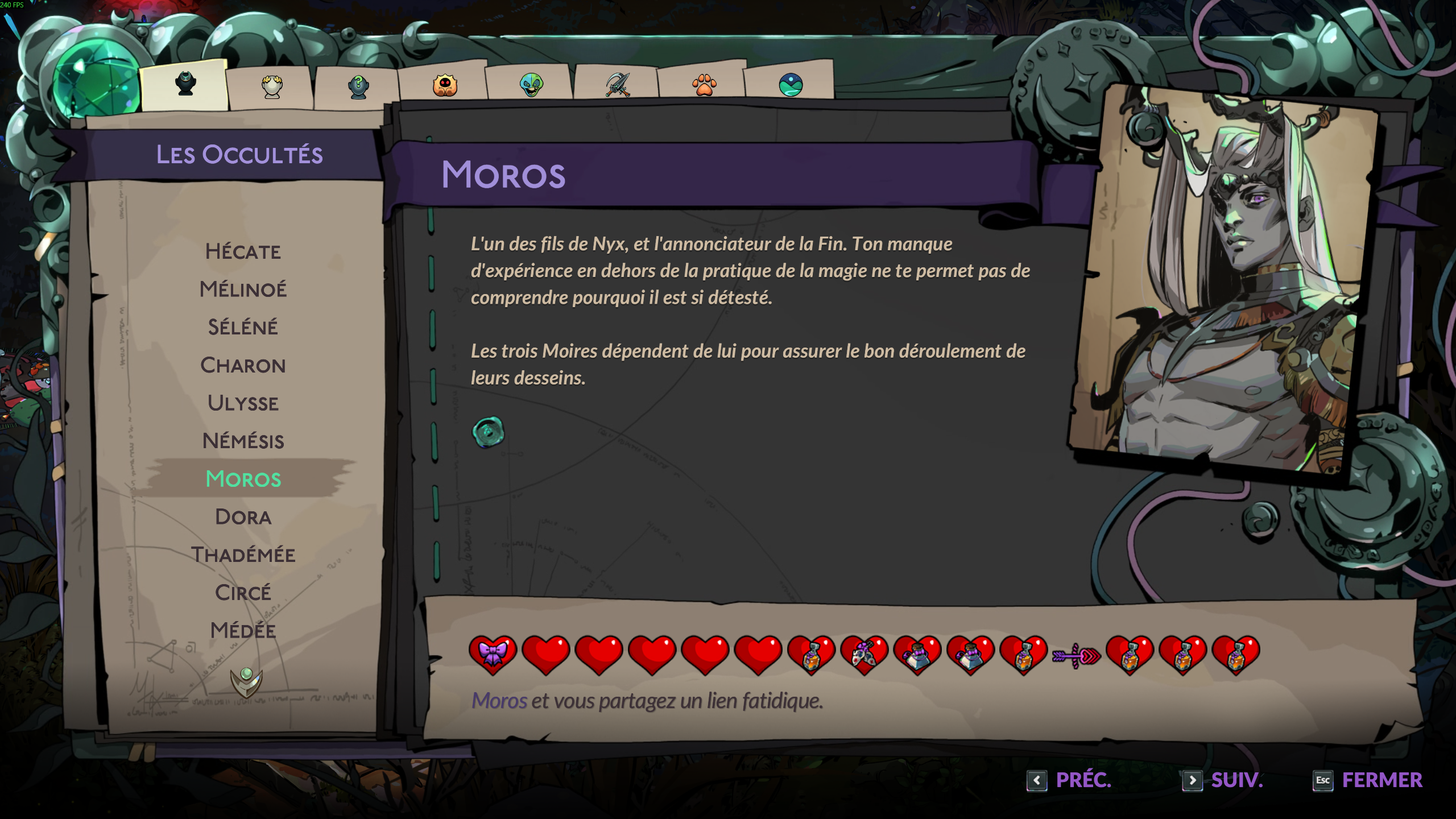Open the crossed weapons tab
This screenshot has height=819, width=1456.
pos(618,86)
